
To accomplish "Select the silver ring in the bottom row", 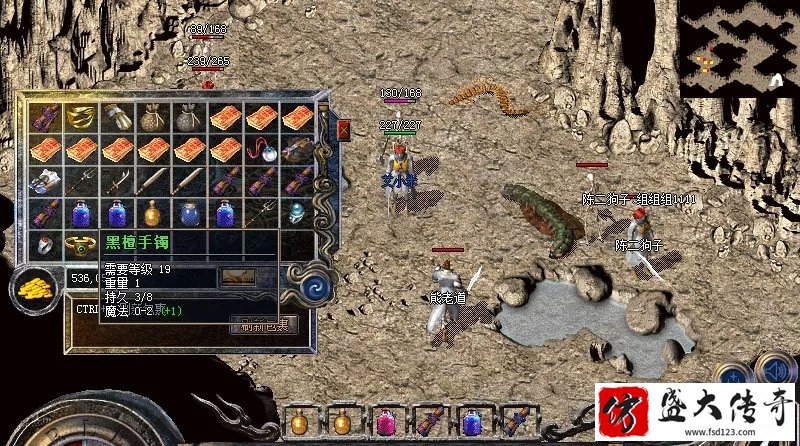I will (45, 244).
